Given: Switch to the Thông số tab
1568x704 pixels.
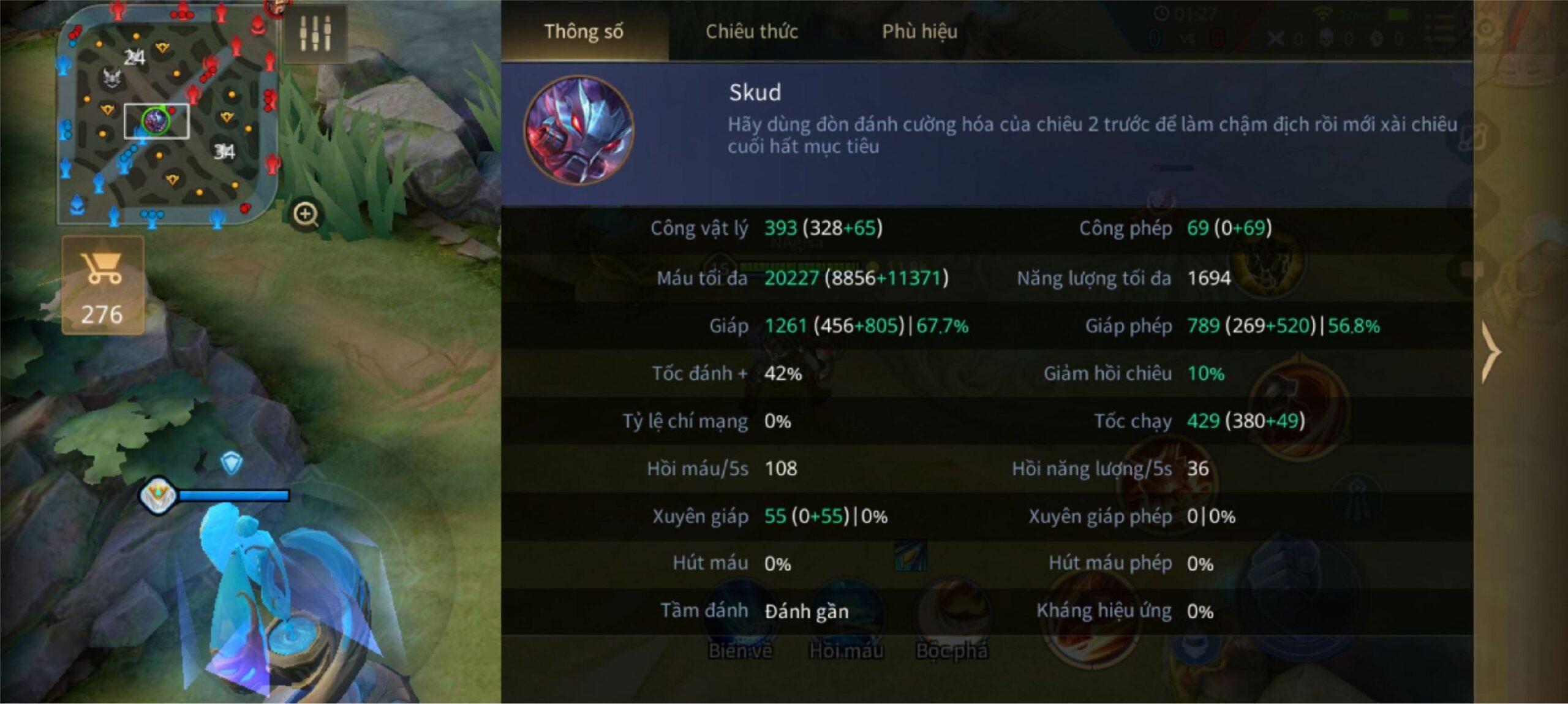Looking at the screenshot, I should click(x=584, y=32).
